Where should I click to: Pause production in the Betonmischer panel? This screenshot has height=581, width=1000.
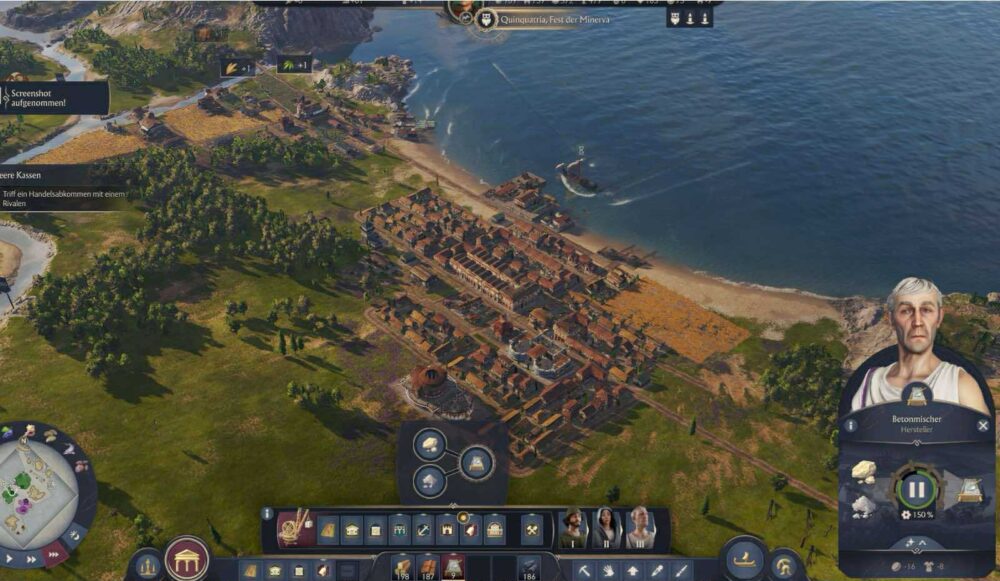click(916, 490)
